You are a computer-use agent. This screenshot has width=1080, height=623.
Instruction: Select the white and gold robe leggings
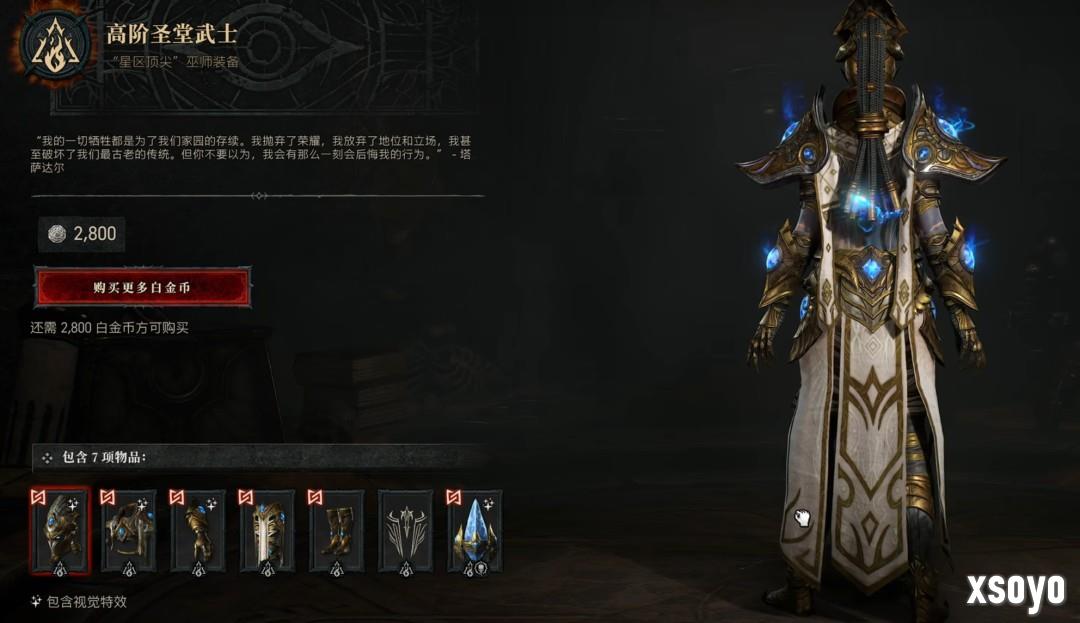click(x=267, y=531)
